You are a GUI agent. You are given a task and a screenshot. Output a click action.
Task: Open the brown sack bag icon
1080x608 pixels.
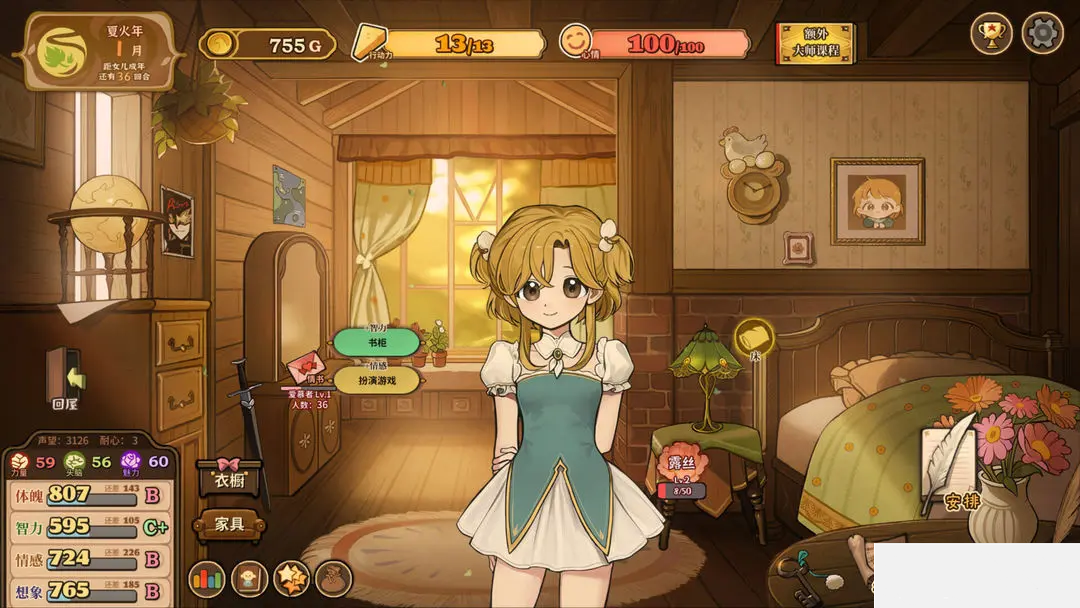[x=333, y=579]
